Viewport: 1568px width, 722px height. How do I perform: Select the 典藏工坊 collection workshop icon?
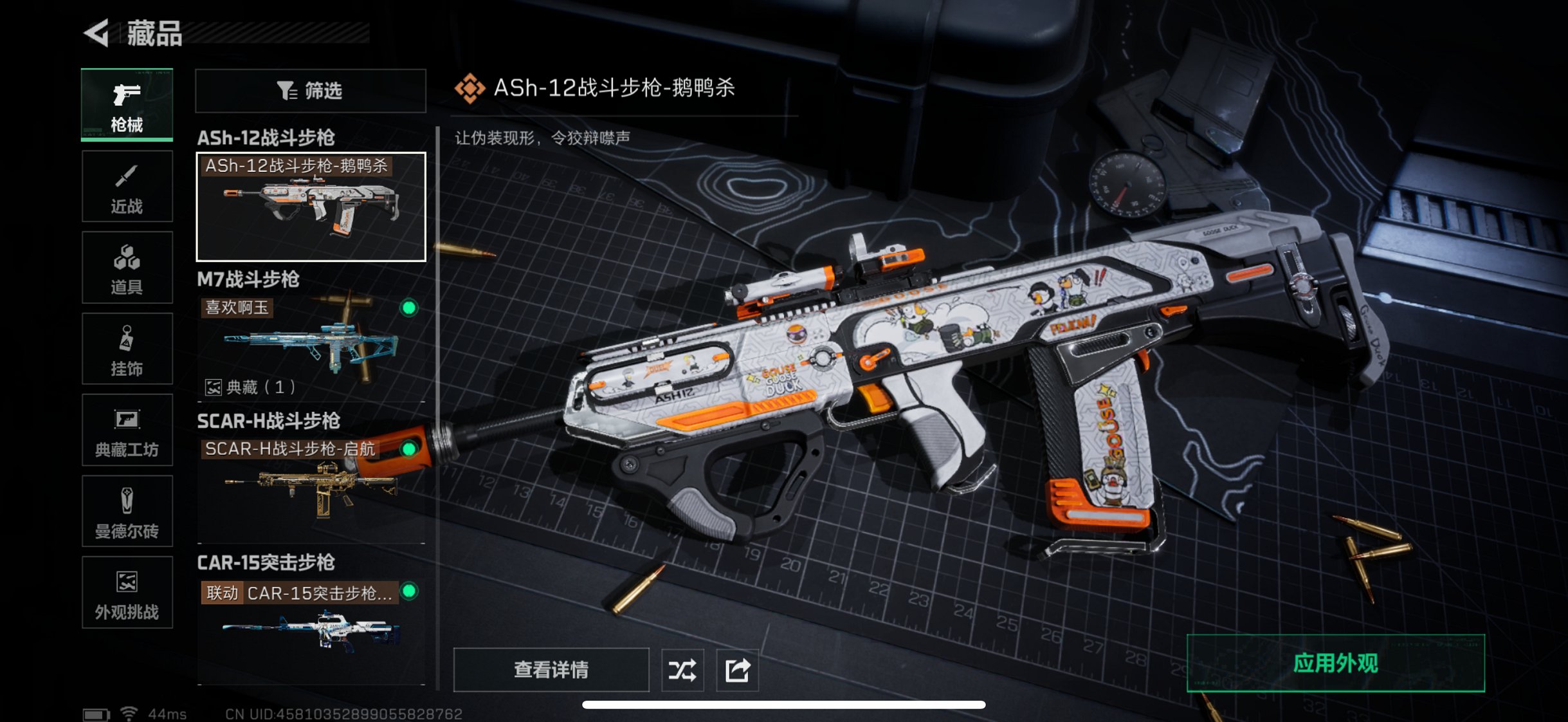(127, 430)
